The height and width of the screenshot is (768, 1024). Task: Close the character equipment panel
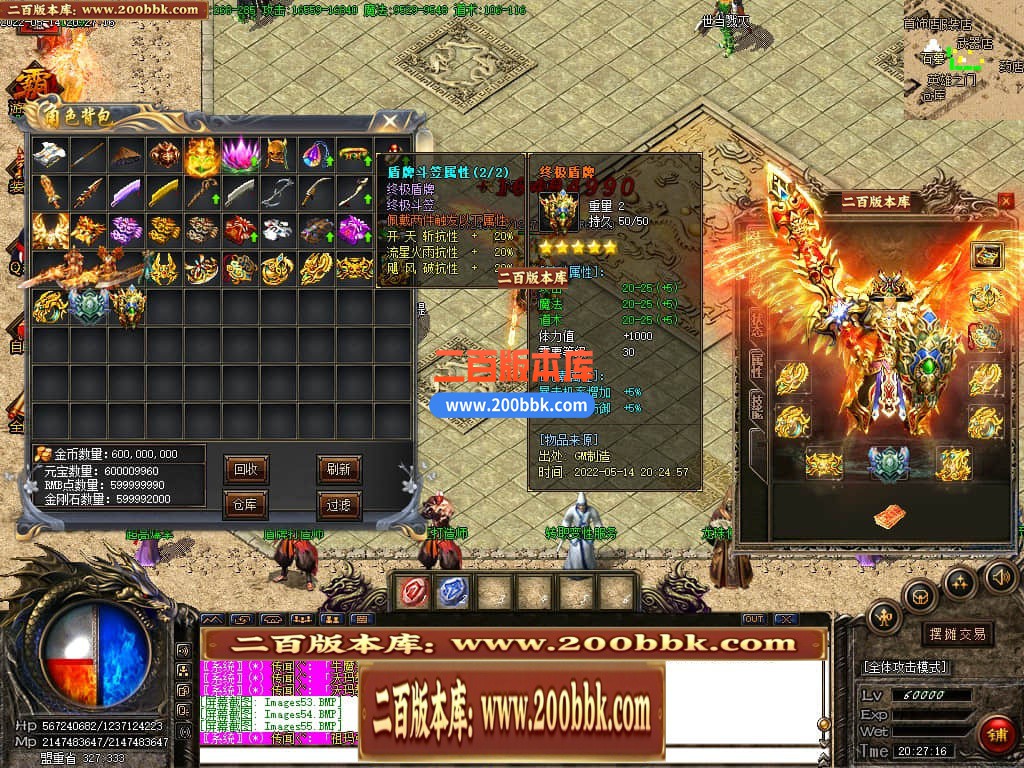pos(1005,201)
